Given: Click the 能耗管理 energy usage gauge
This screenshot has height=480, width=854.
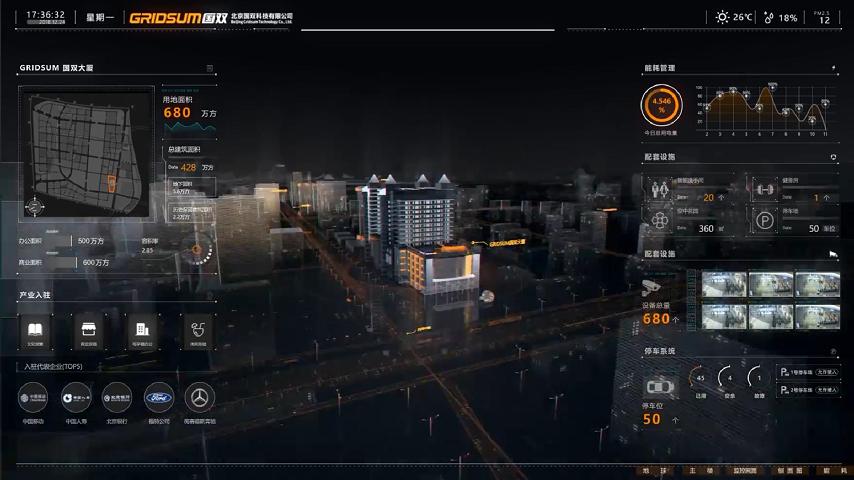Looking at the screenshot, I should [661, 104].
